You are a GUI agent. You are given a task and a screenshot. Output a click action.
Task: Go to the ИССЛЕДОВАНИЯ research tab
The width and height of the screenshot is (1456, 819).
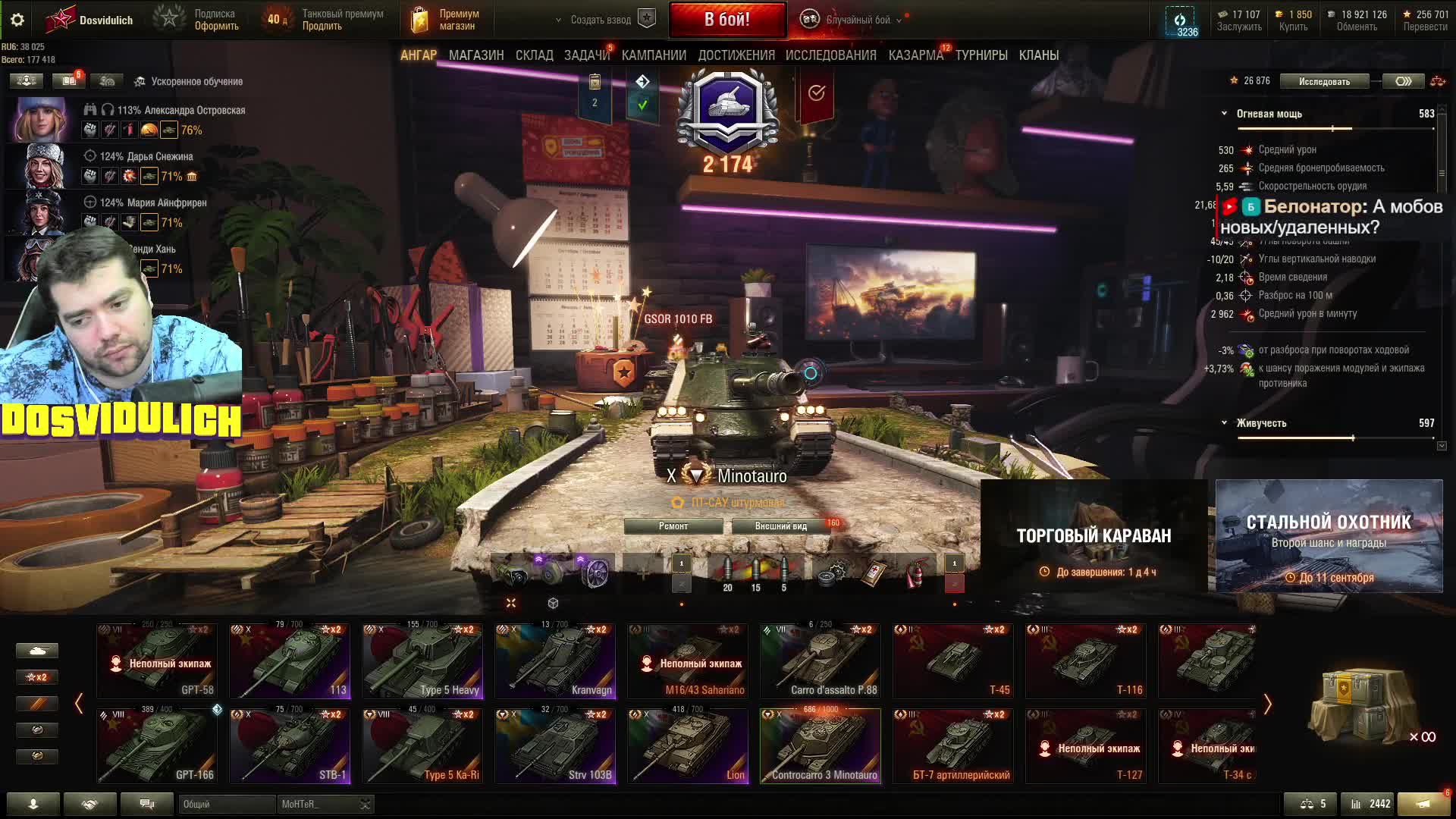pyautogui.click(x=830, y=55)
